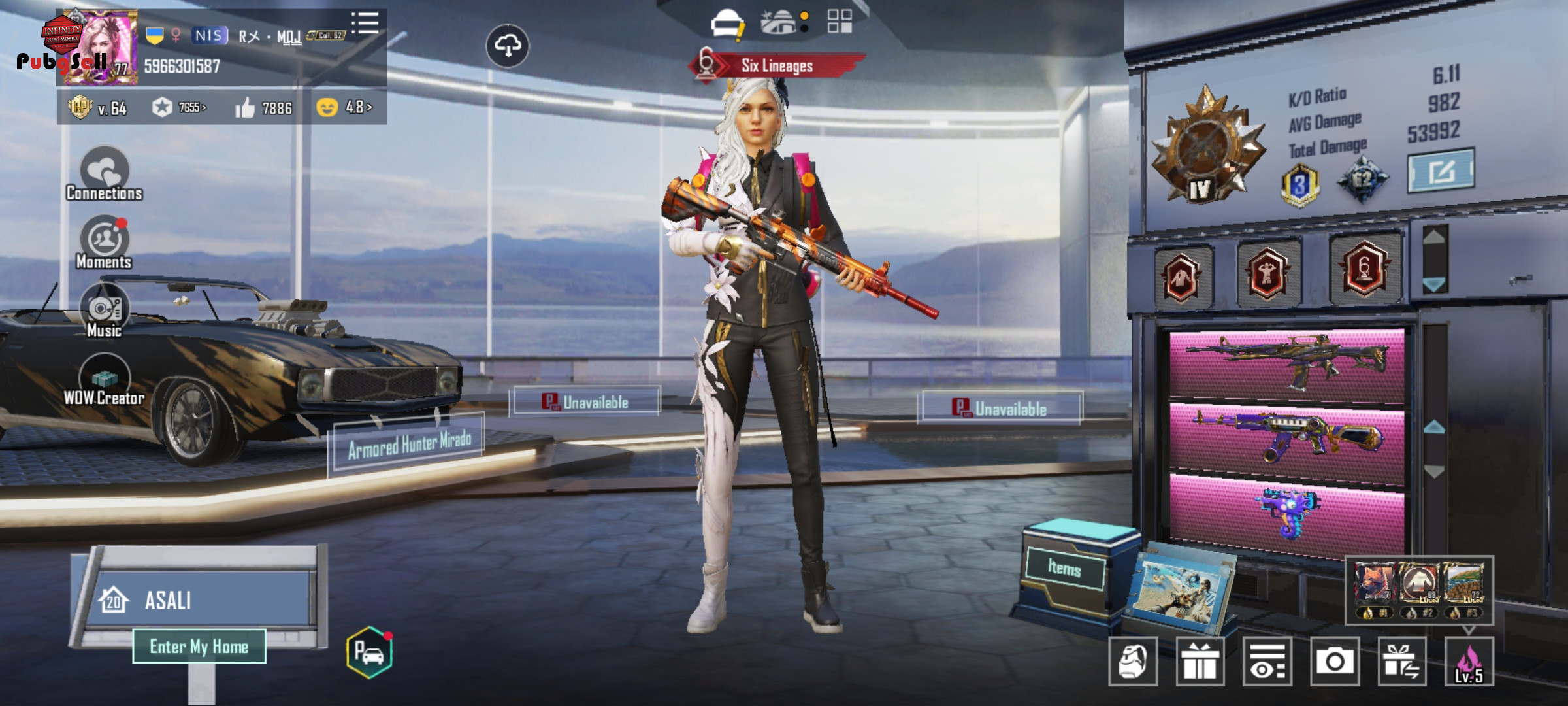This screenshot has width=1568, height=706.
Task: Click the thumbs-up likes counter
Action: tap(264, 108)
